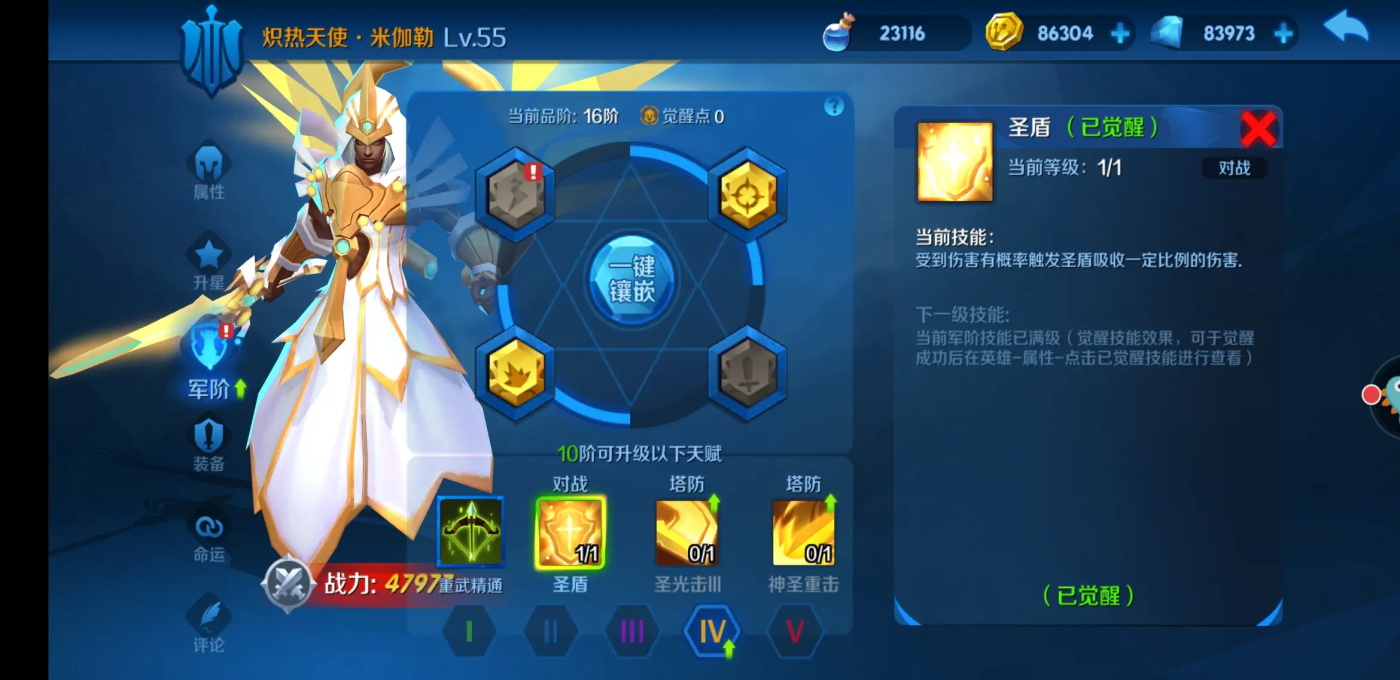Show the 命运 destiny tab
The height and width of the screenshot is (680, 1400).
209,535
